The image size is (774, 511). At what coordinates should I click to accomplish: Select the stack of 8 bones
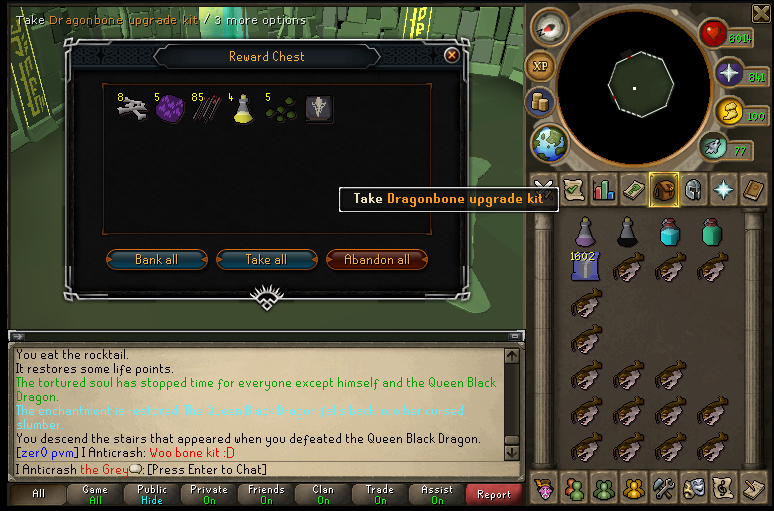131,108
